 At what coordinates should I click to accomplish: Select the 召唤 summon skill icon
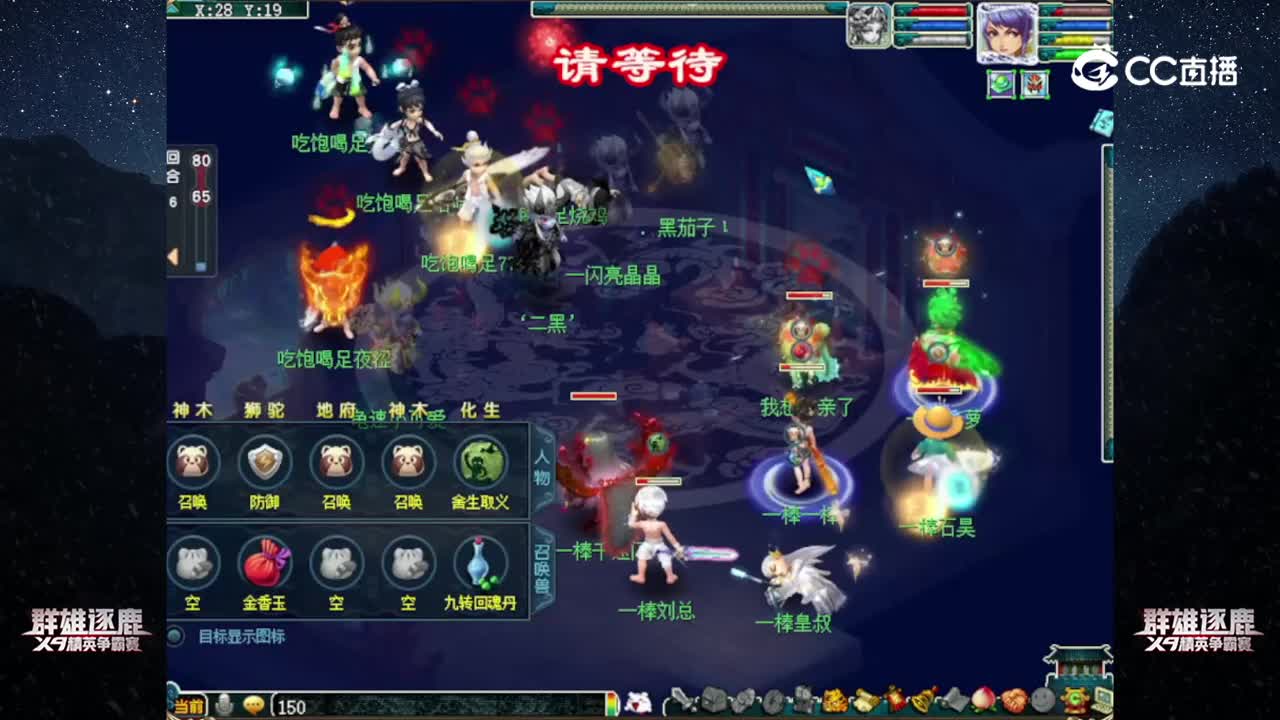click(x=193, y=463)
